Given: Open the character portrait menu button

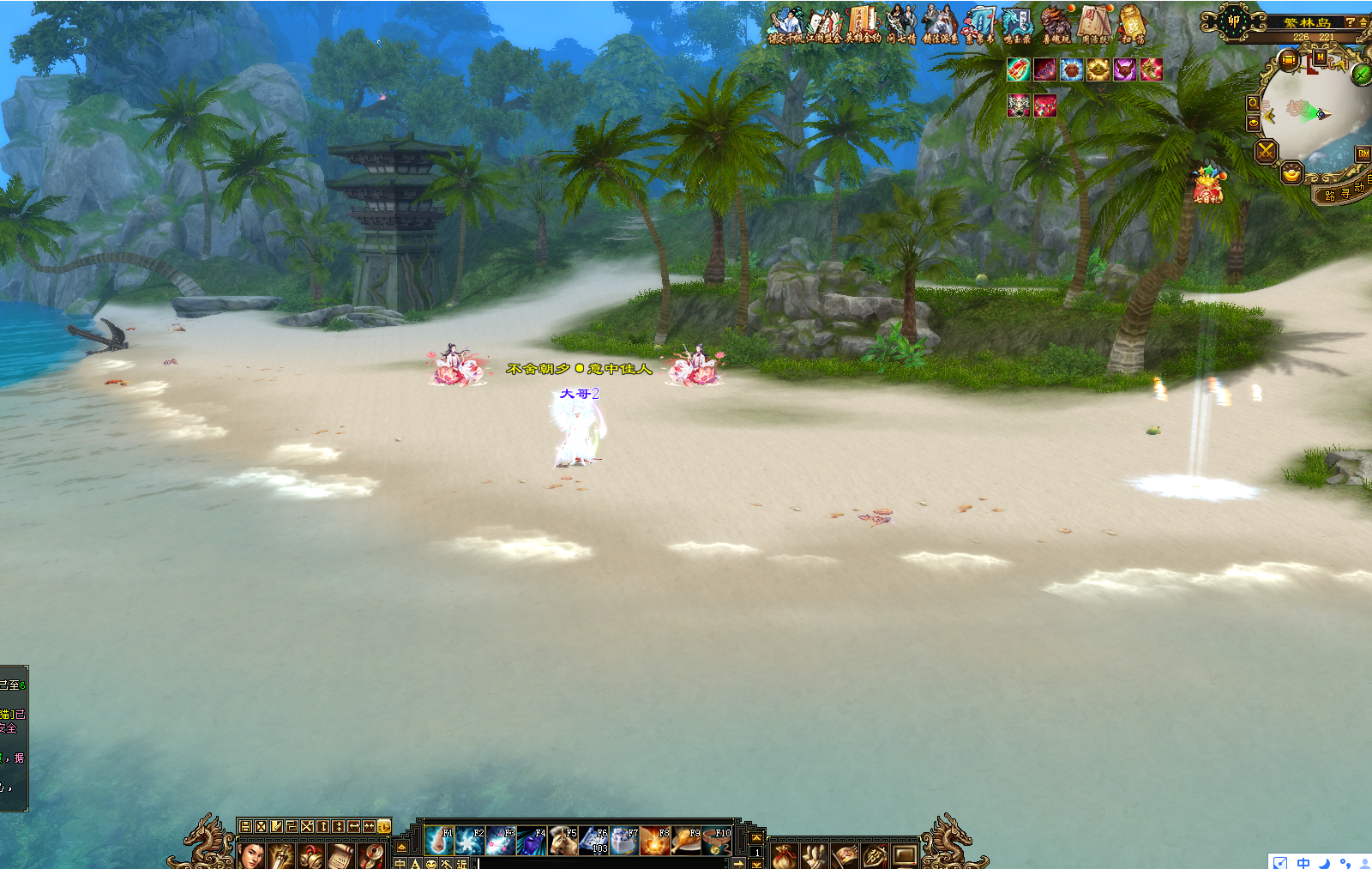Looking at the screenshot, I should pyautogui.click(x=251, y=855).
